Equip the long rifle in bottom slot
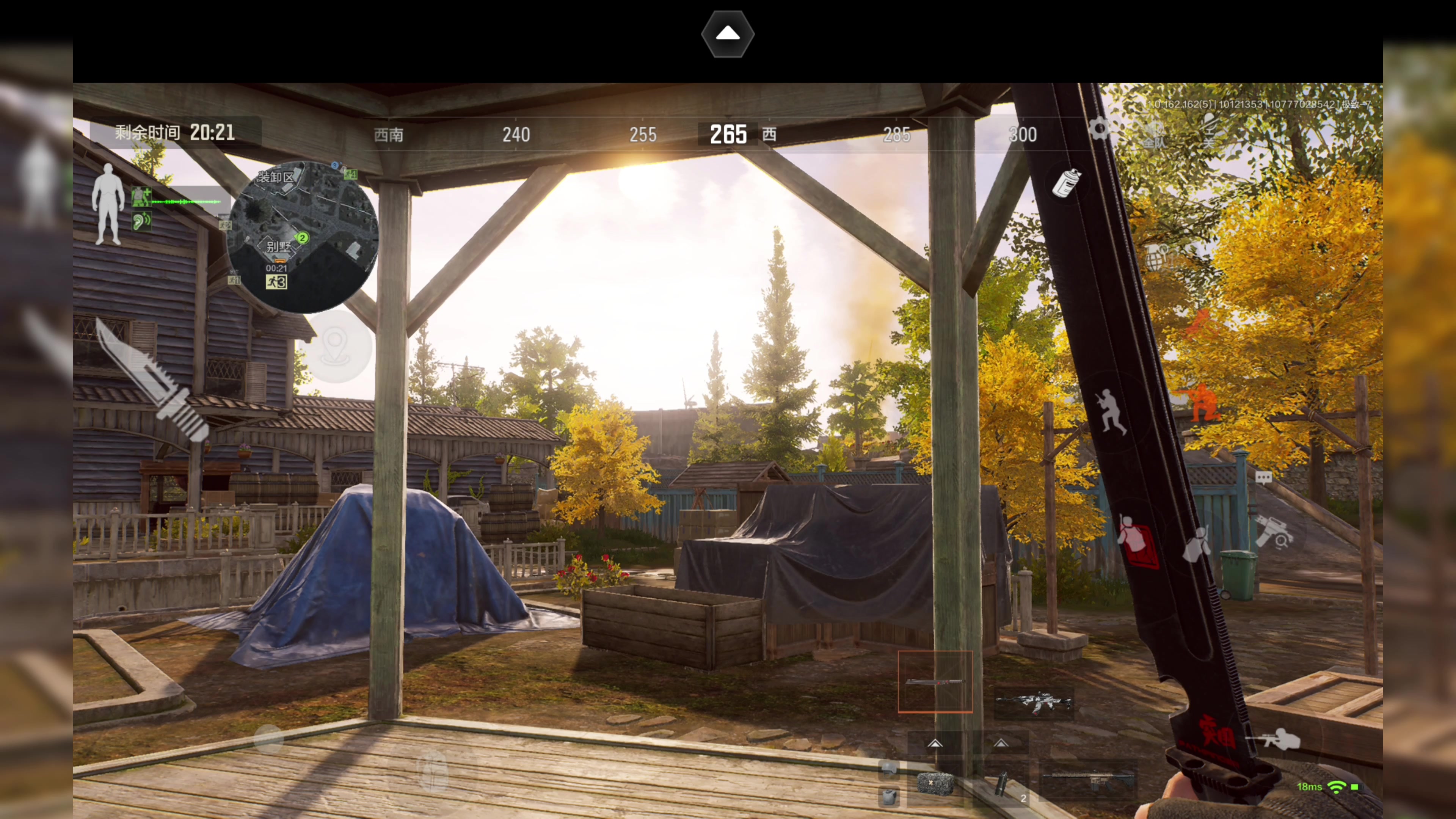Screen dimensions: 1456x819 coord(1088,780)
